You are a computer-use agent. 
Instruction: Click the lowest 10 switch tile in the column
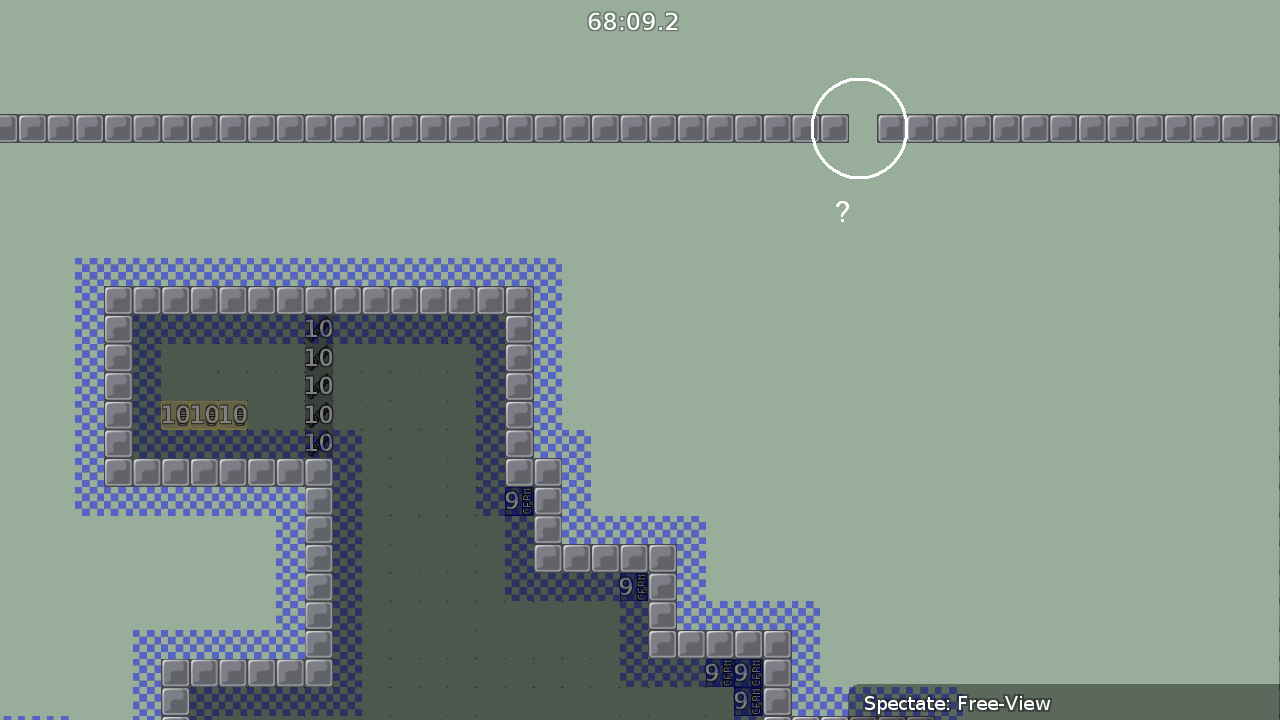[x=318, y=443]
